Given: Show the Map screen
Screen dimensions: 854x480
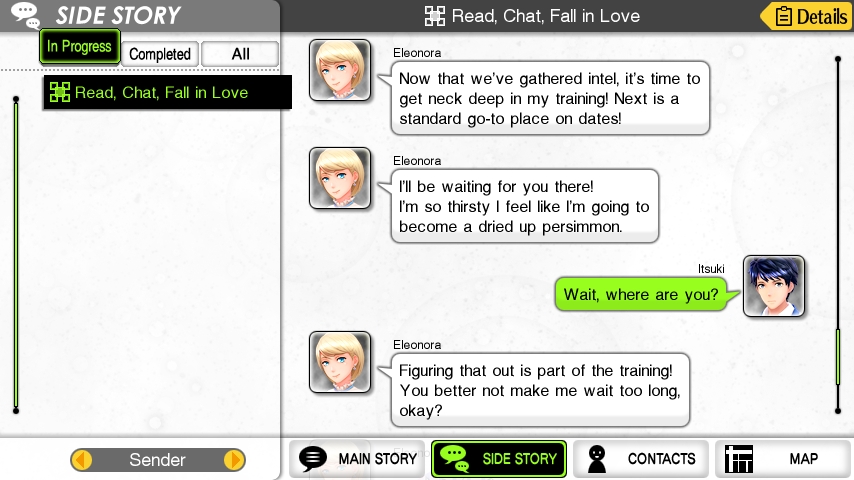Looking at the screenshot, I should coord(780,459).
